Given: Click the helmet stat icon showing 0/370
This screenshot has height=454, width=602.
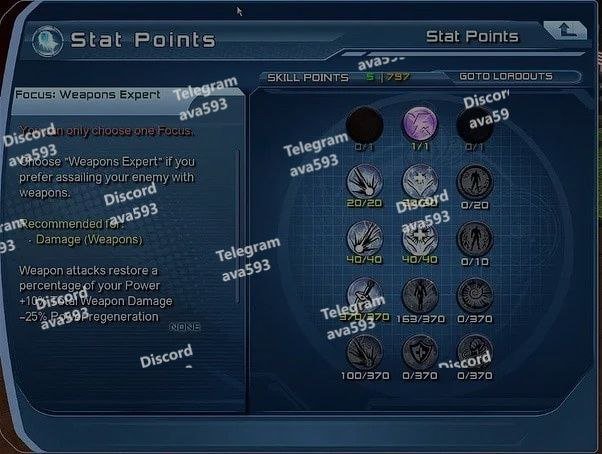Looking at the screenshot, I should coord(474,352).
